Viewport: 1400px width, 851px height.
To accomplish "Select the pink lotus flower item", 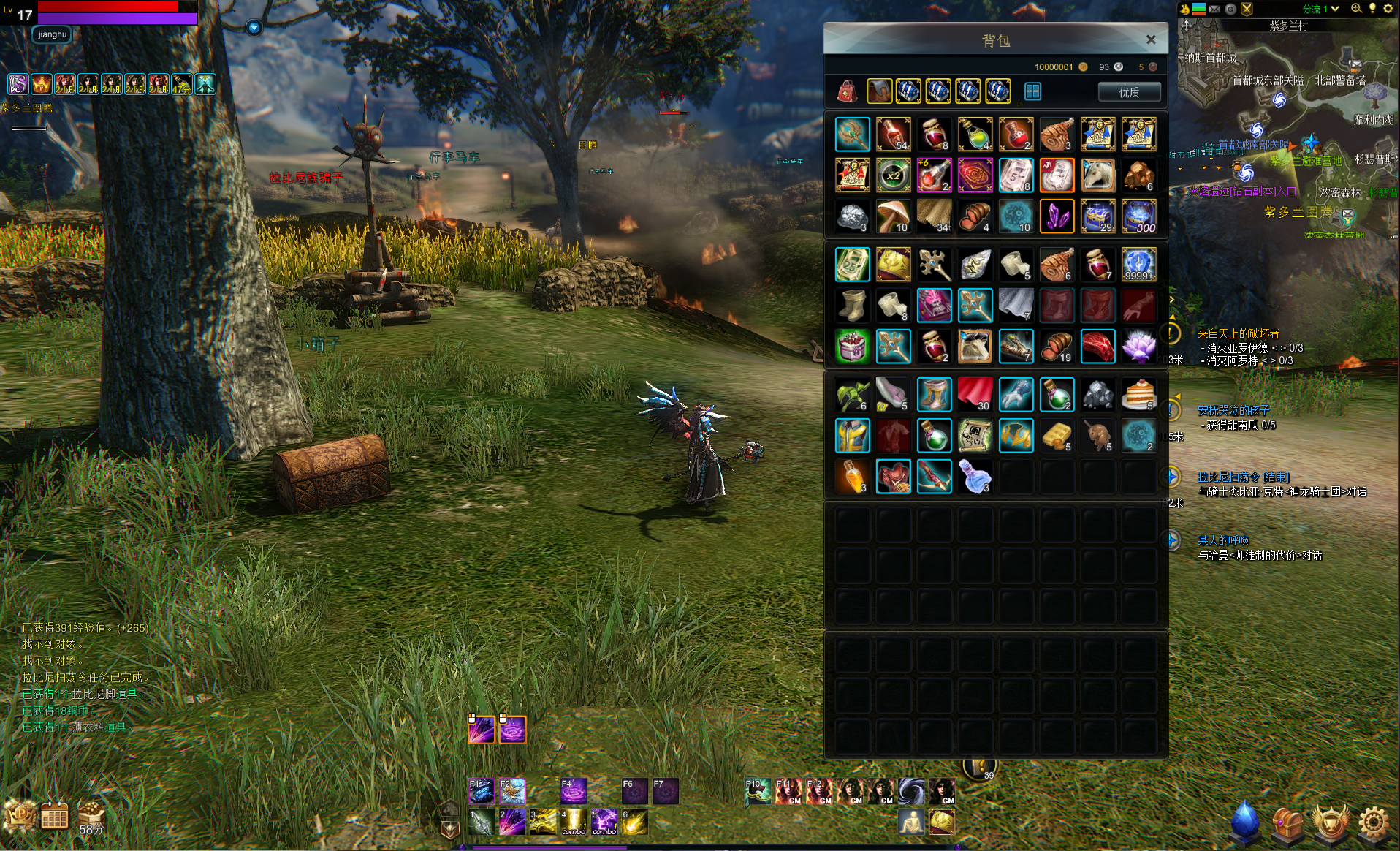I will click(x=1138, y=346).
